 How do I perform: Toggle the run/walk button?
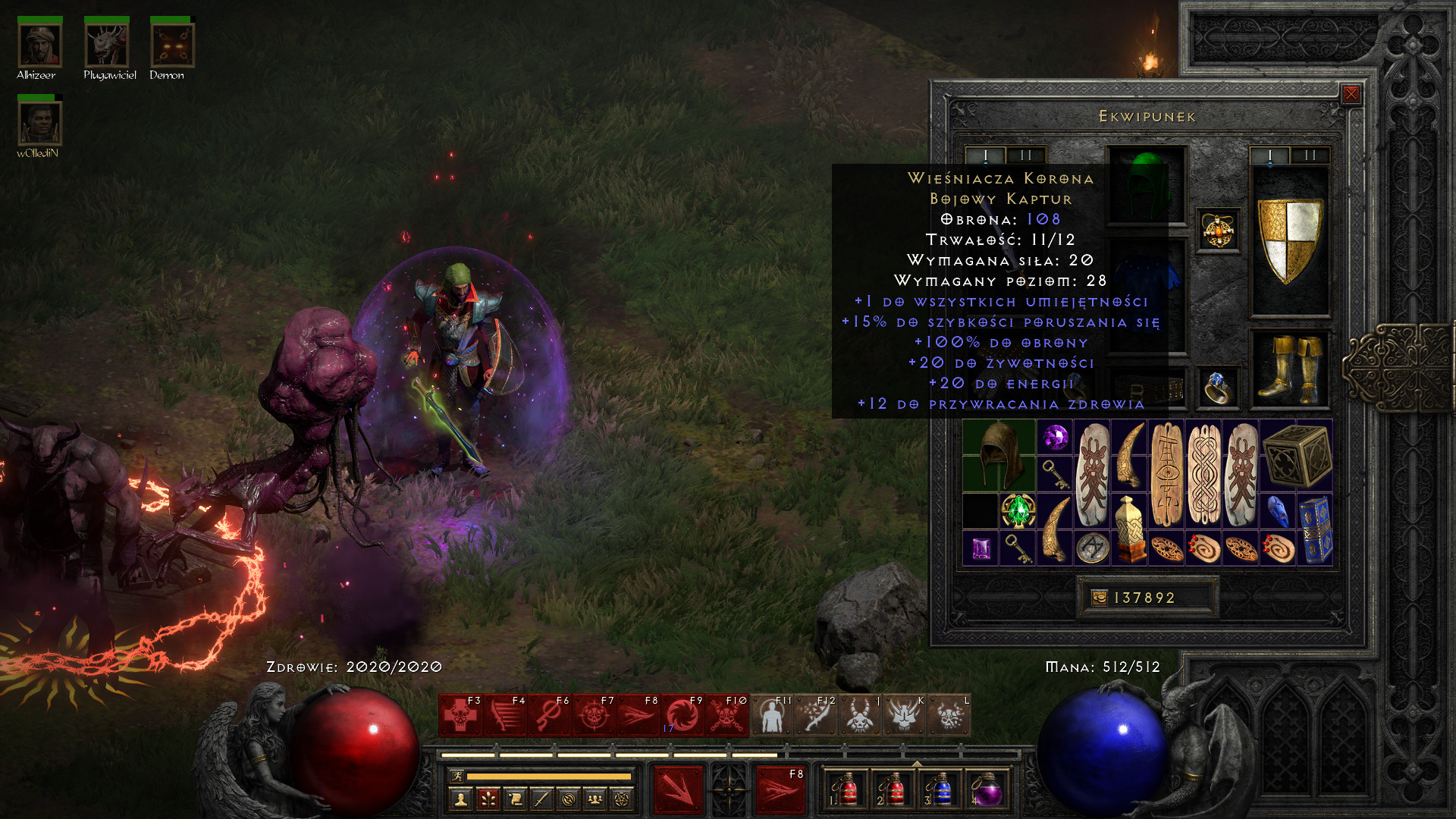click(x=457, y=776)
